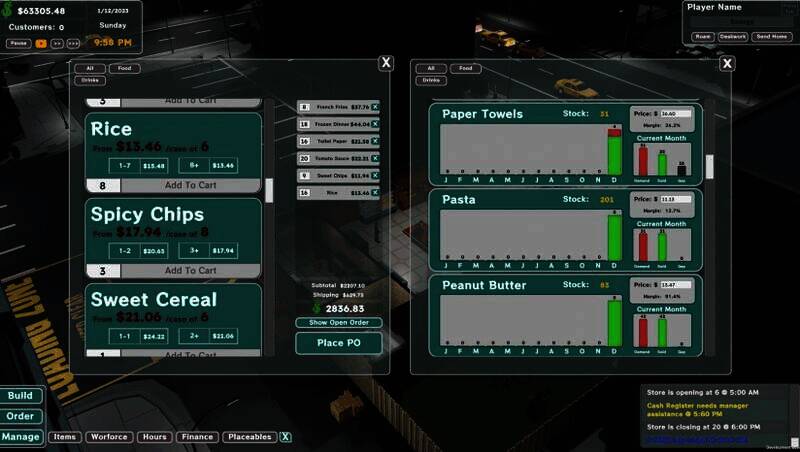
Task: Switch to the Hours section
Action: (154, 437)
